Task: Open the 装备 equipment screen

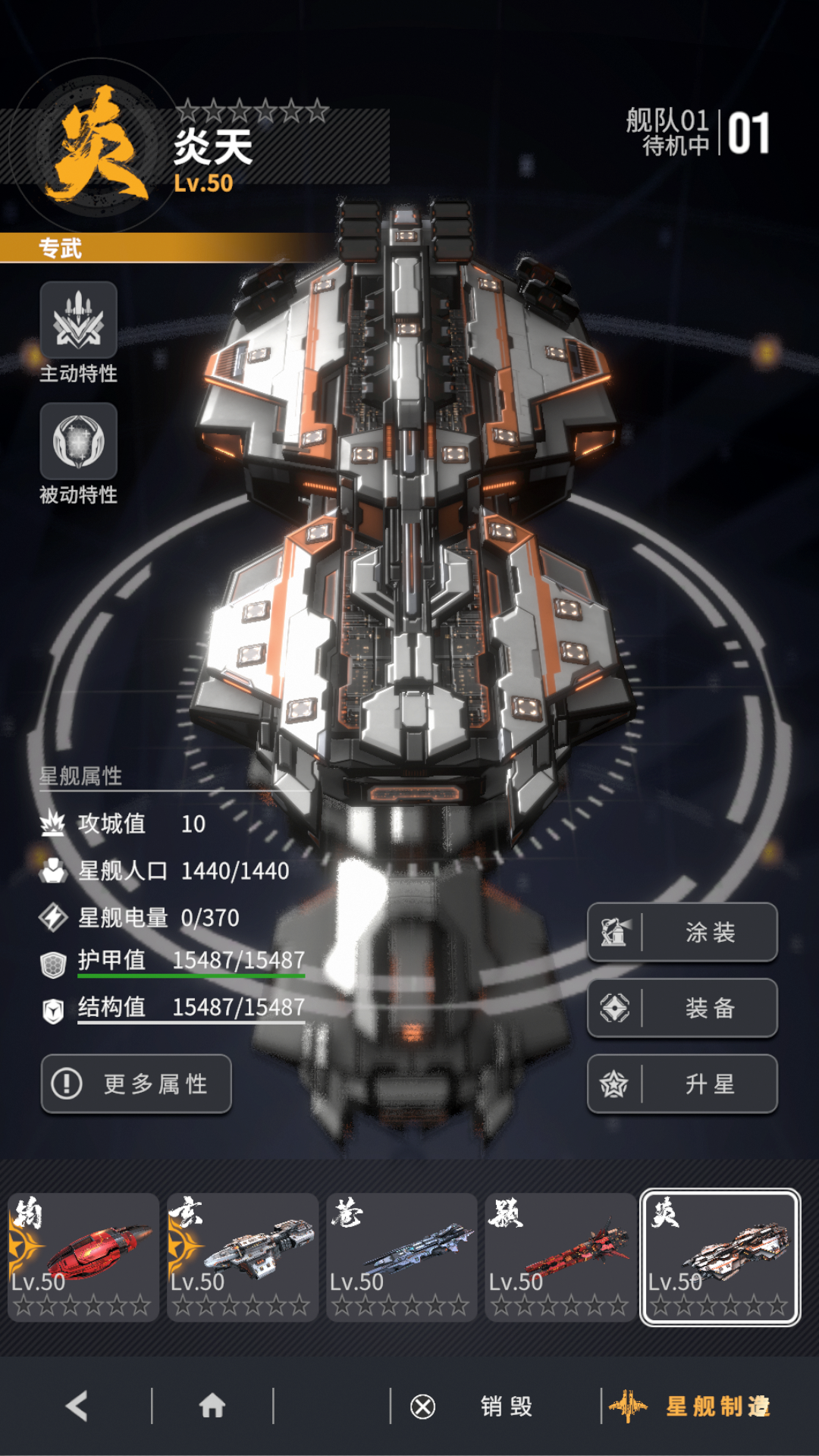Action: click(x=682, y=1008)
